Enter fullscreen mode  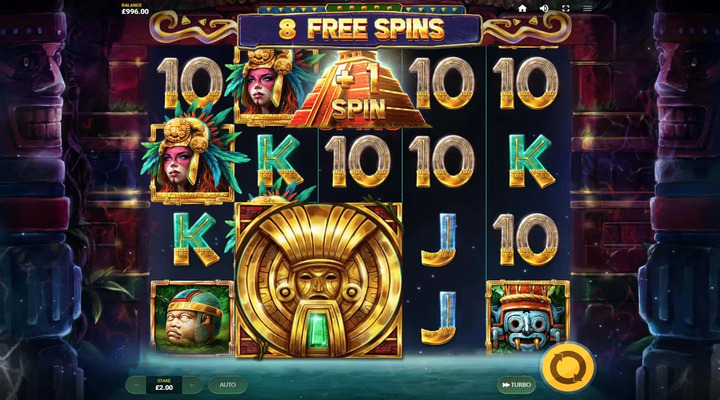click(x=566, y=8)
